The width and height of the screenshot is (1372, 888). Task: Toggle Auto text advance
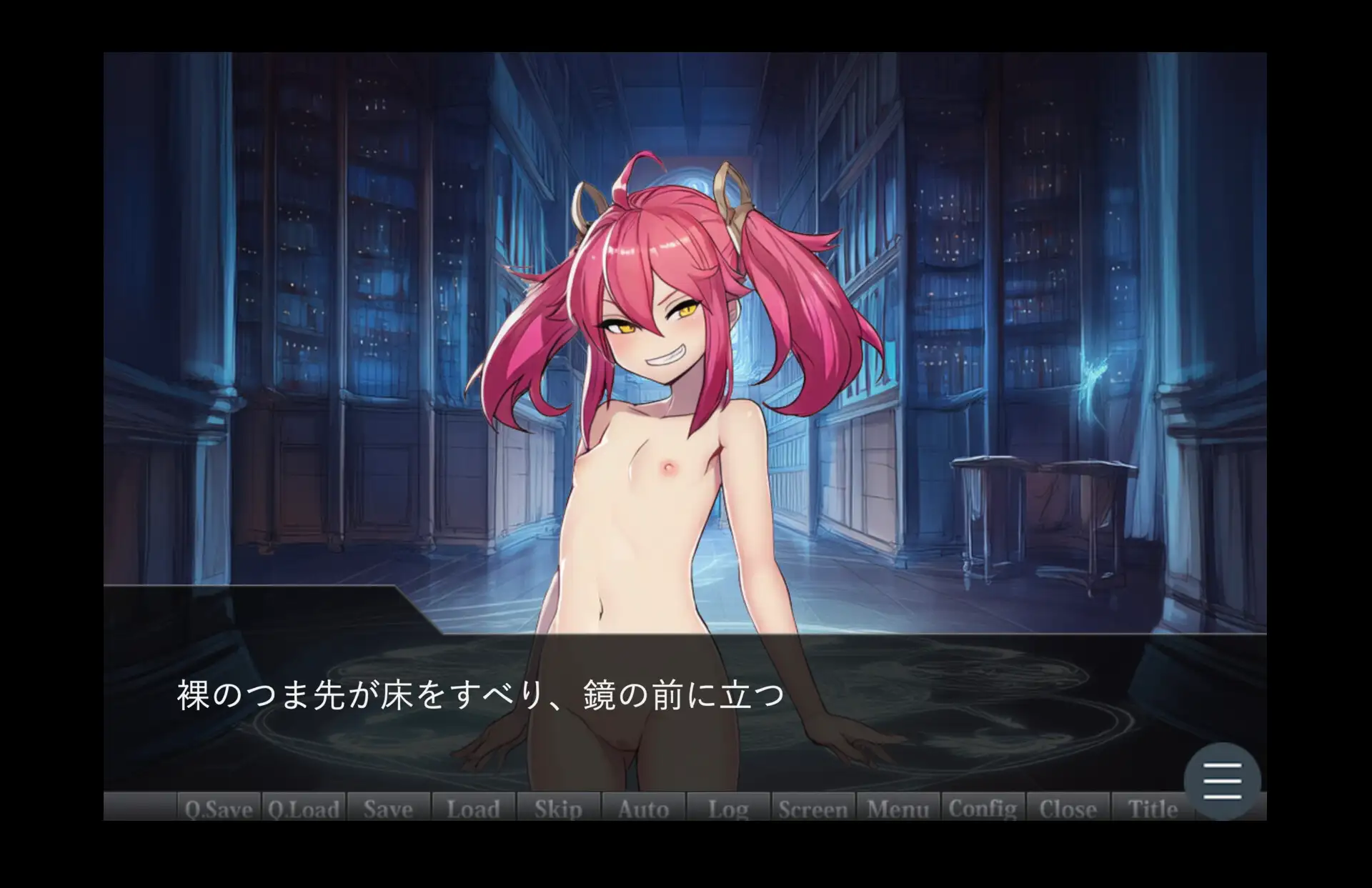(643, 808)
